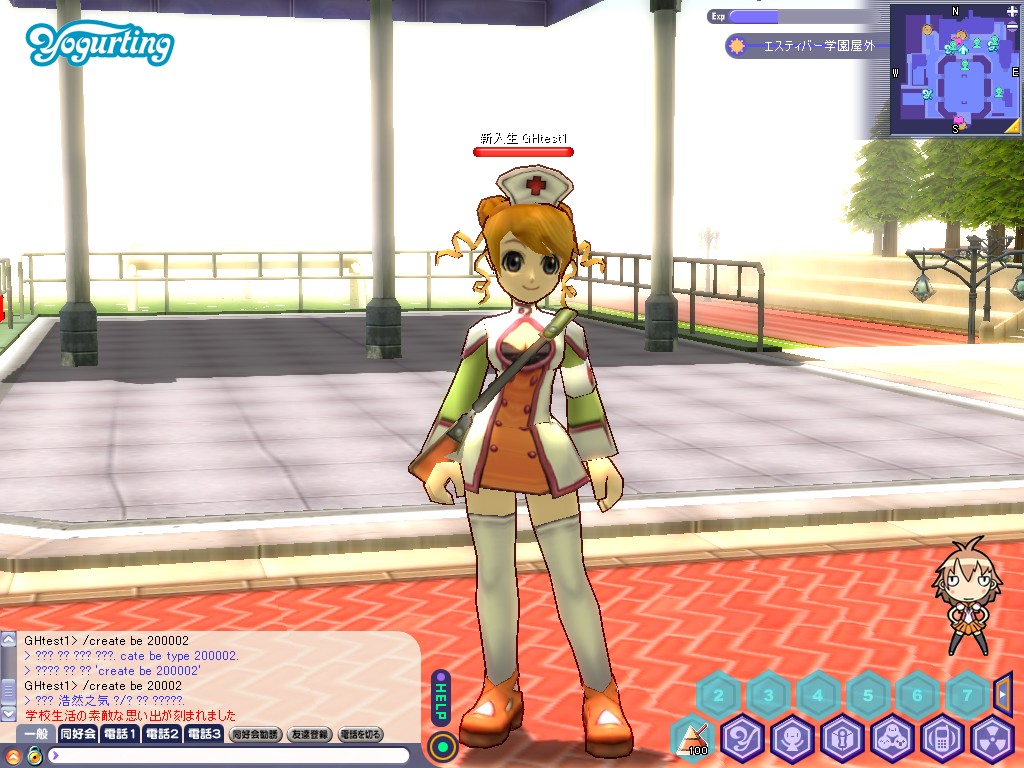Viewport: 1024px width, 768px height.
Task: Select the 電話1 chat tab
Action: coord(120,734)
